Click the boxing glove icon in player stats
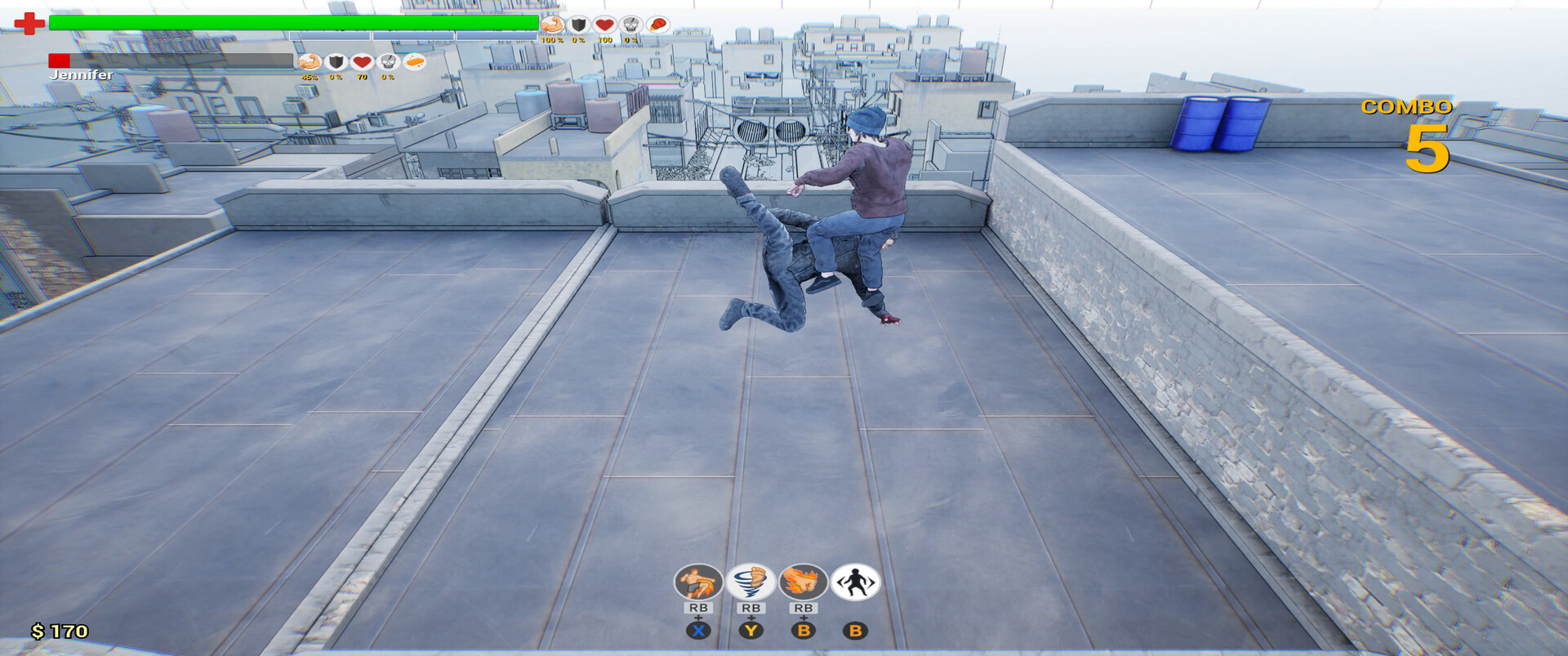1568x656 pixels. (x=658, y=25)
